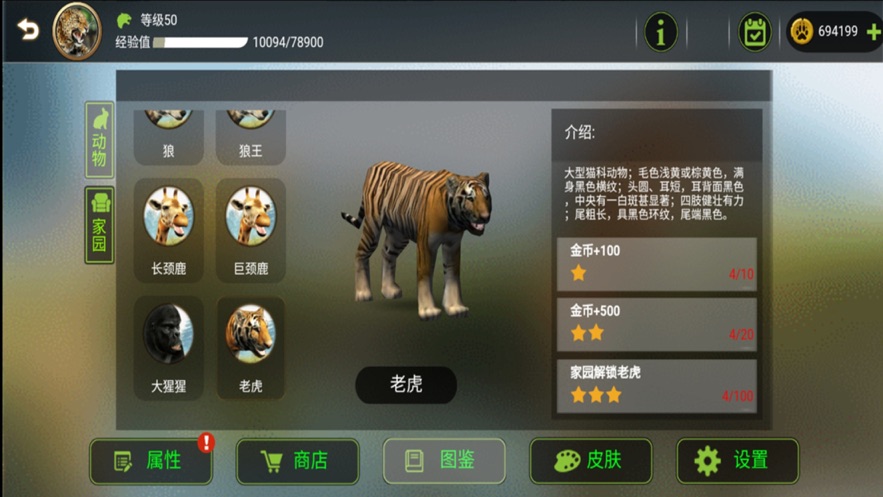Click the 家园解锁老虎 three-star reward row
Screen dimensions: 883x497
coord(657,385)
